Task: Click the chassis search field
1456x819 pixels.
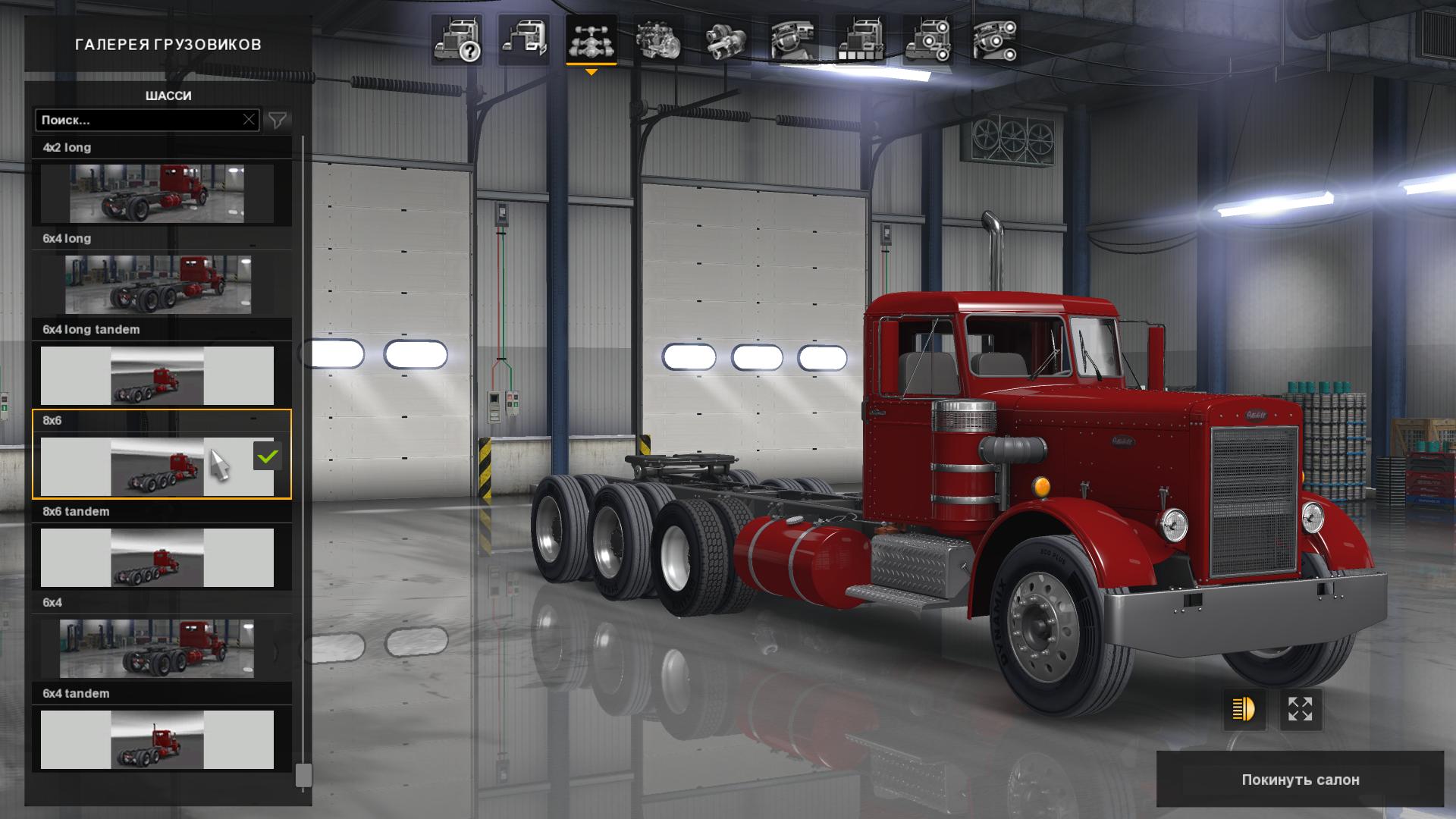Action: point(140,120)
